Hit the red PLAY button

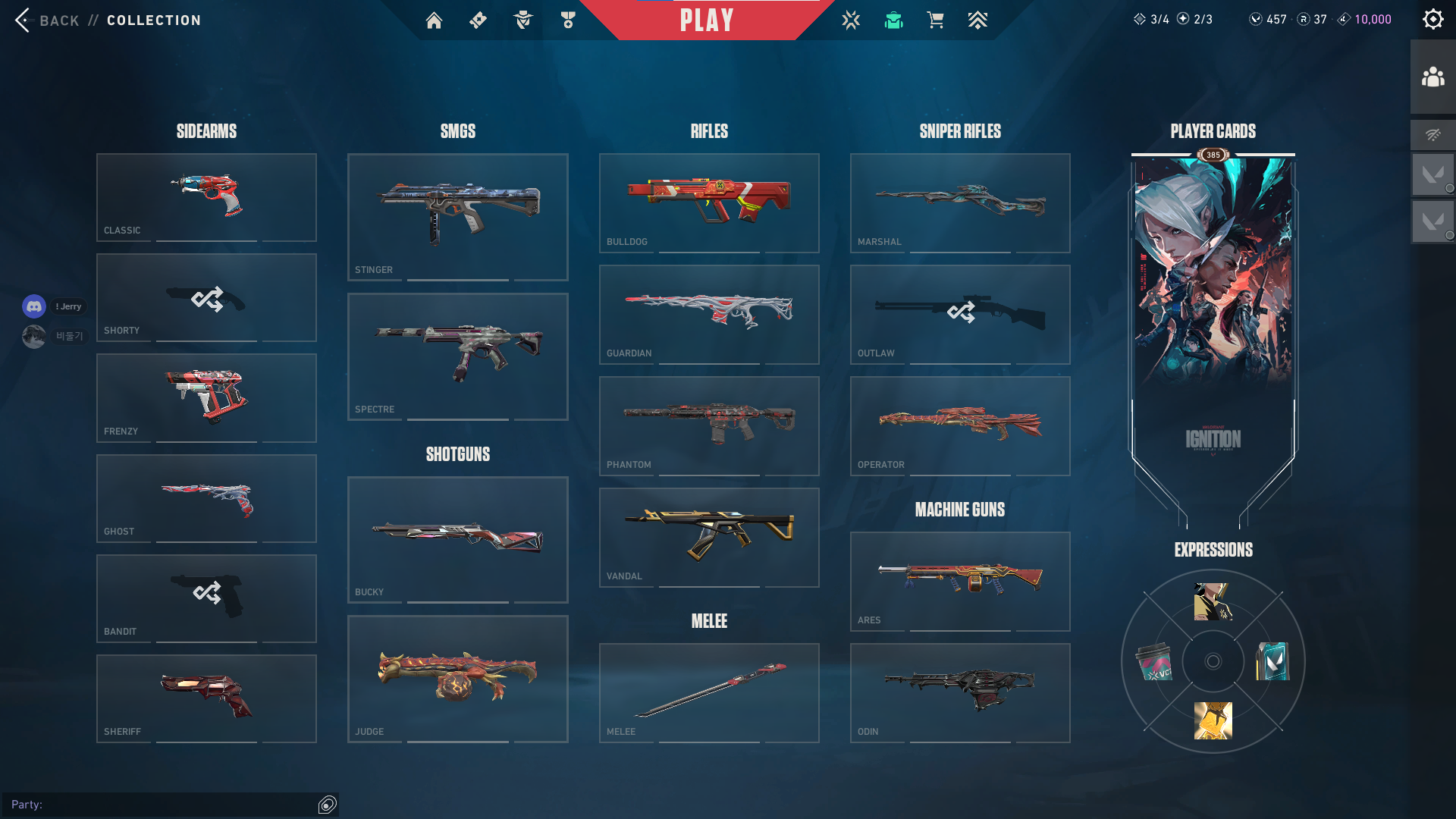[x=707, y=20]
